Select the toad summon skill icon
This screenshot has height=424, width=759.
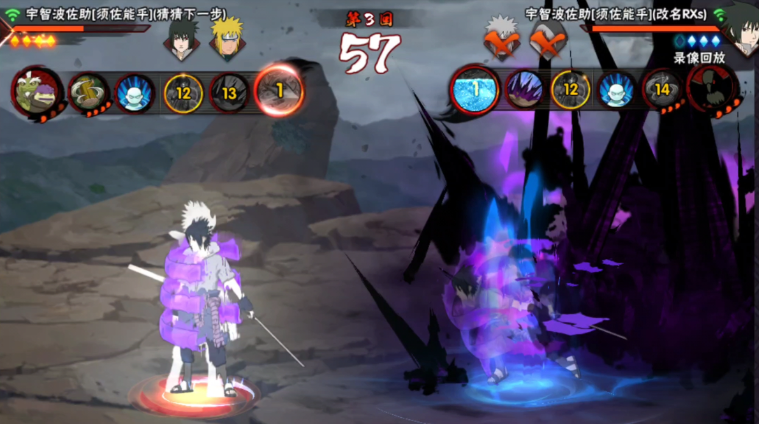tap(36, 91)
